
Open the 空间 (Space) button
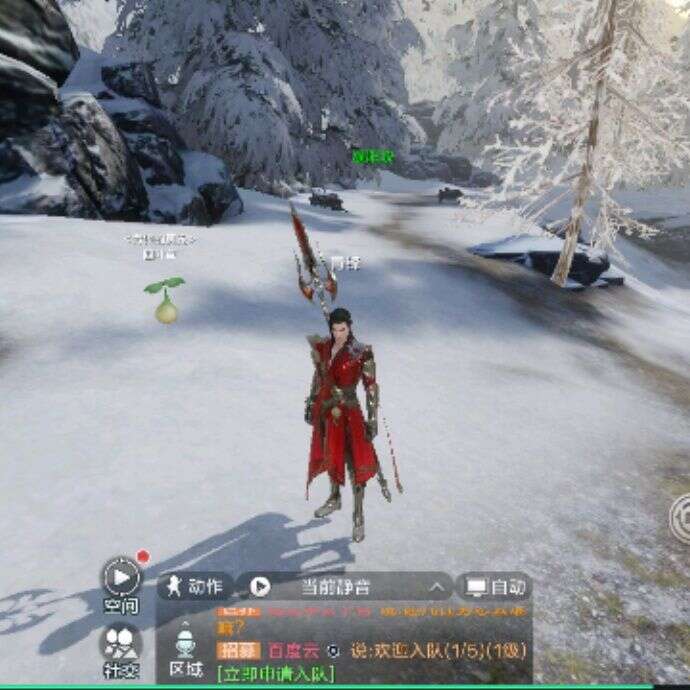(122, 578)
